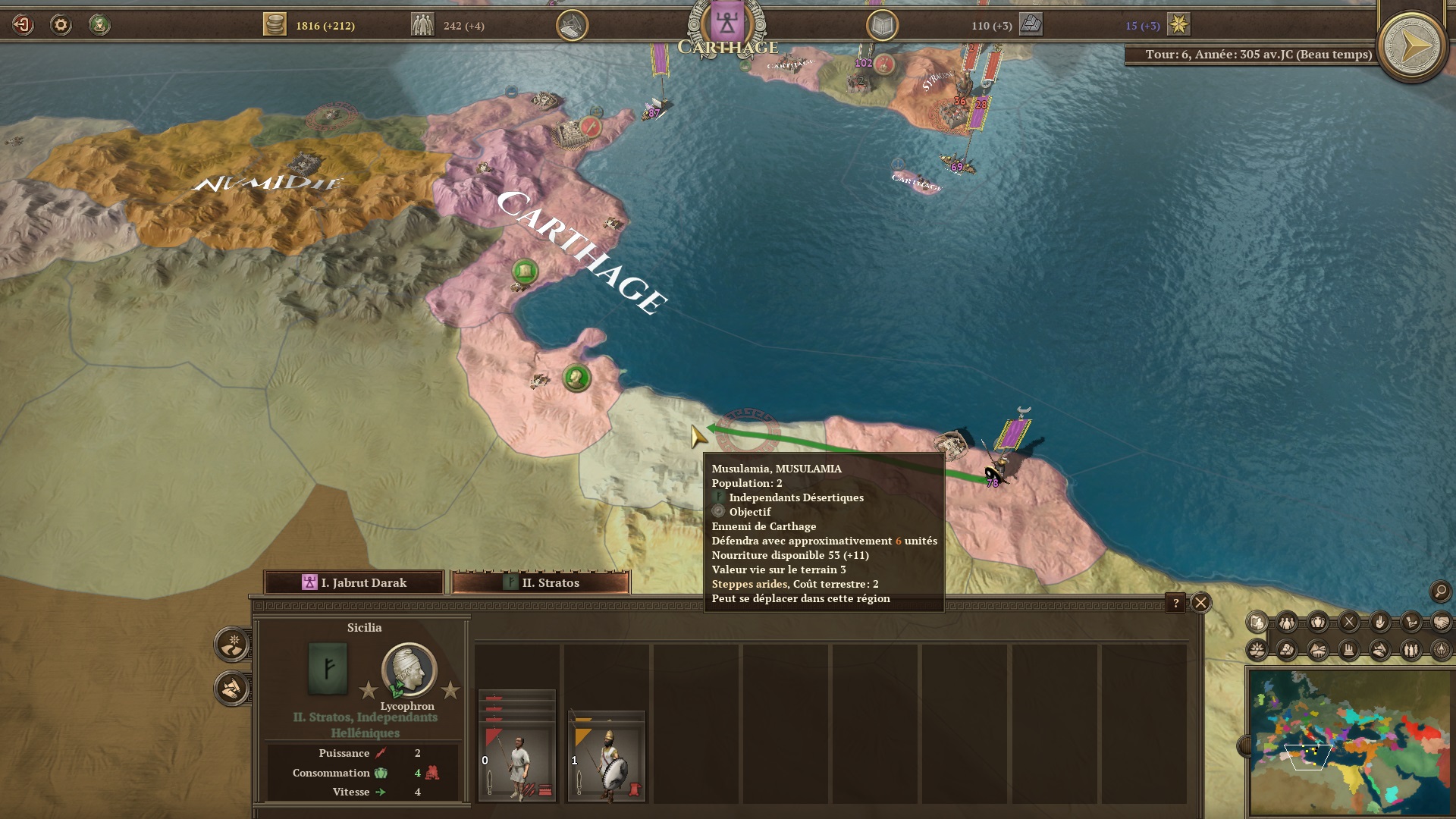Close the army panel
Viewport: 1456px width, 819px height.
[x=1200, y=603]
